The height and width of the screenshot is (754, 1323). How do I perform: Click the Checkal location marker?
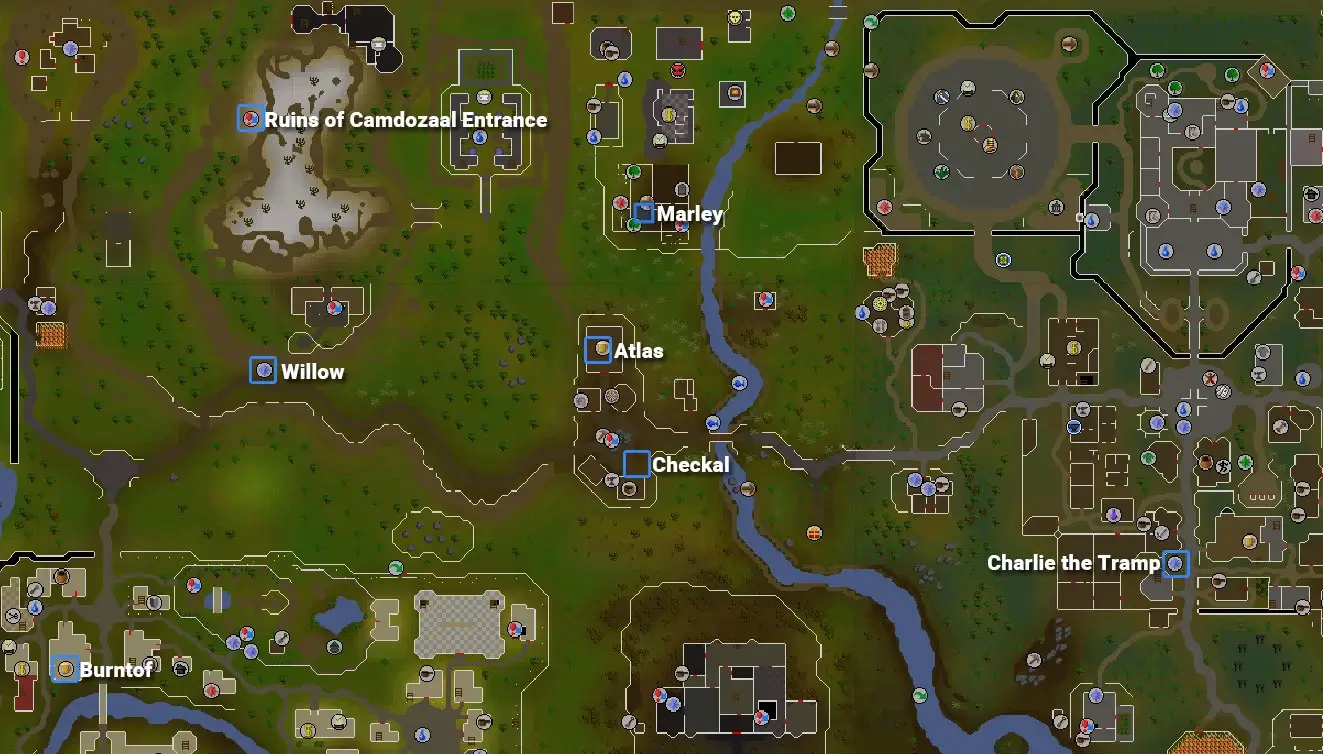(636, 464)
